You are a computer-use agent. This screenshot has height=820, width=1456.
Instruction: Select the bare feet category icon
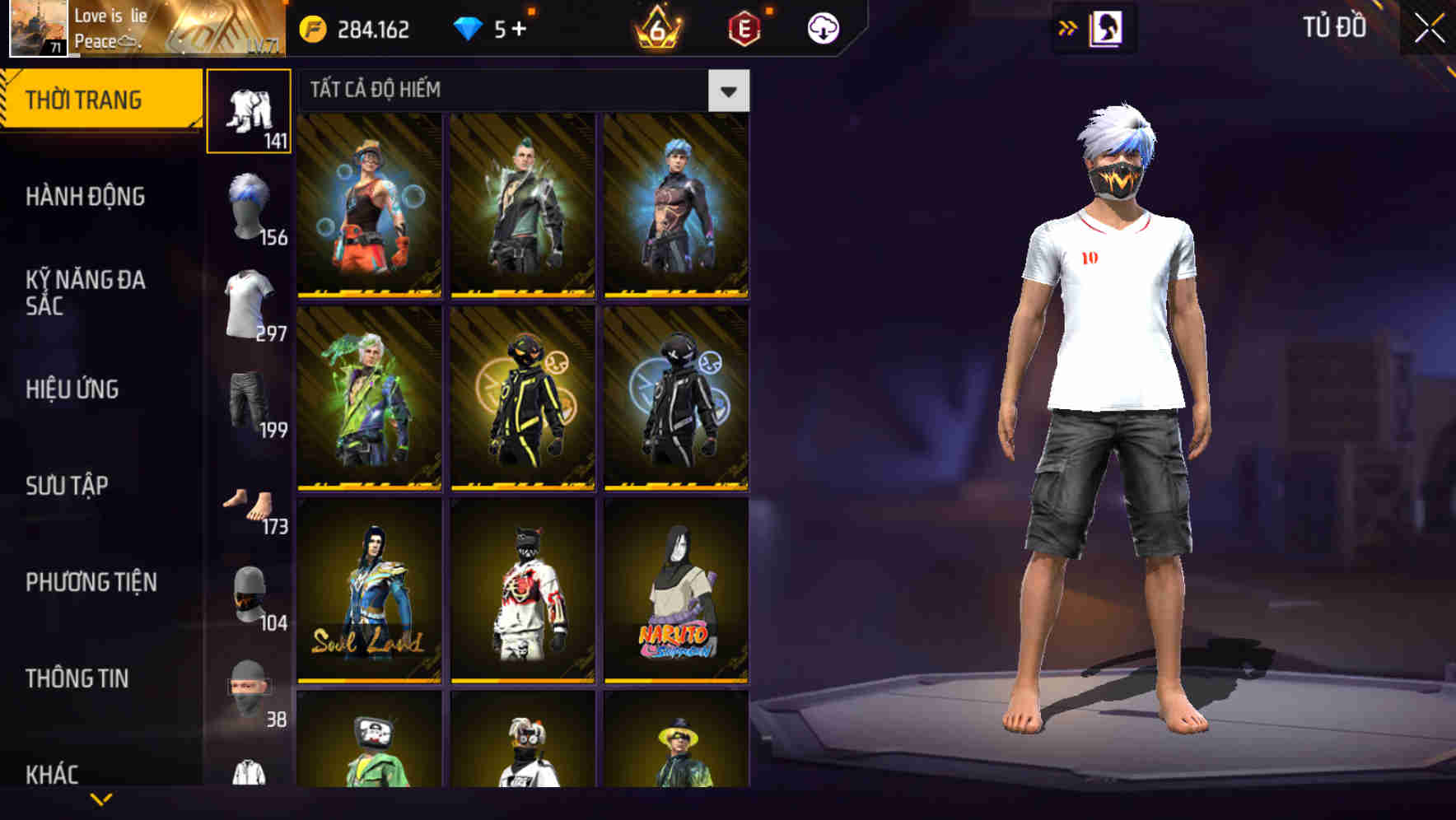coord(249,502)
